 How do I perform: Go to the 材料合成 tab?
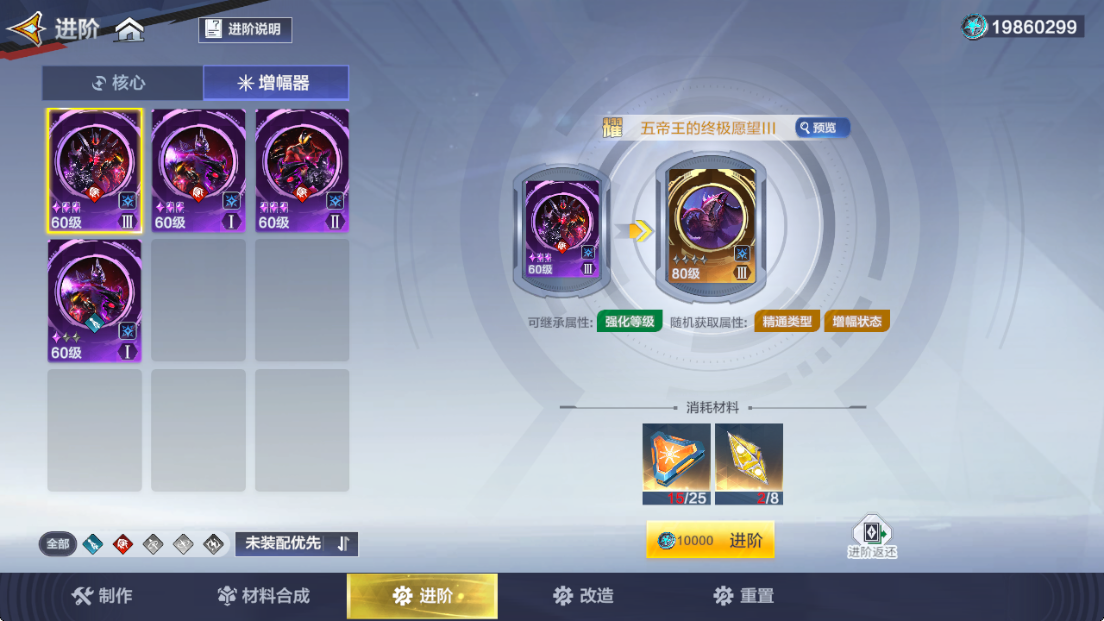264,596
